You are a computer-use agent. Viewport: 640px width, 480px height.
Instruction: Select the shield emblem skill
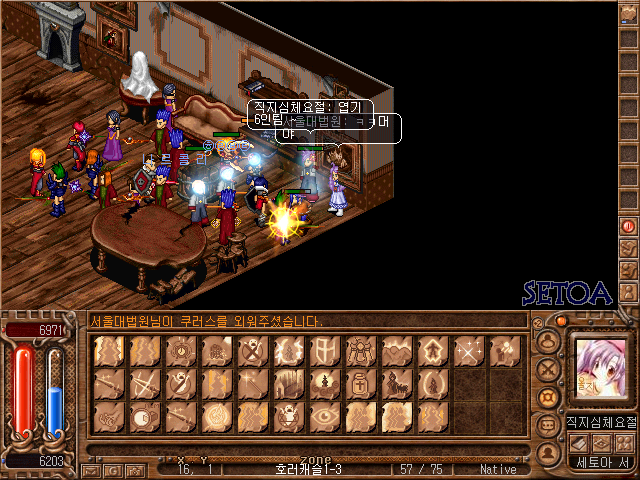pyautogui.click(x=323, y=352)
